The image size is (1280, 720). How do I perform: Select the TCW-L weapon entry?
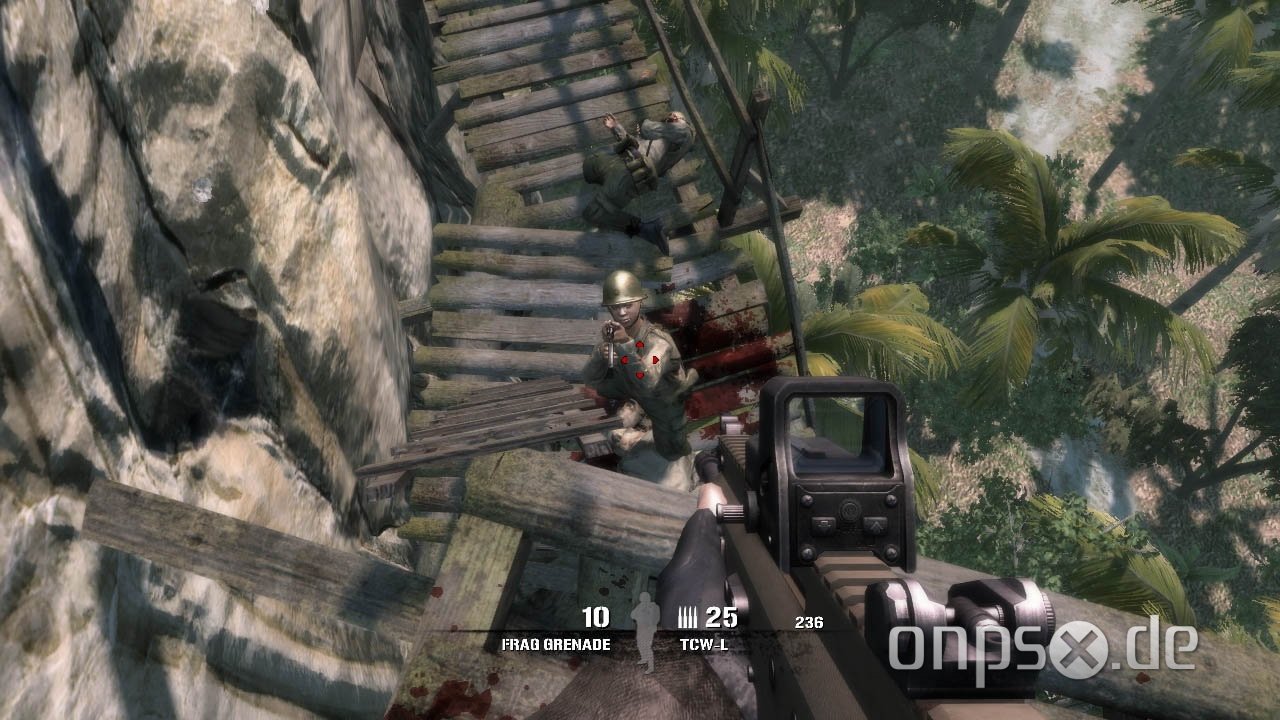pyautogui.click(x=707, y=645)
